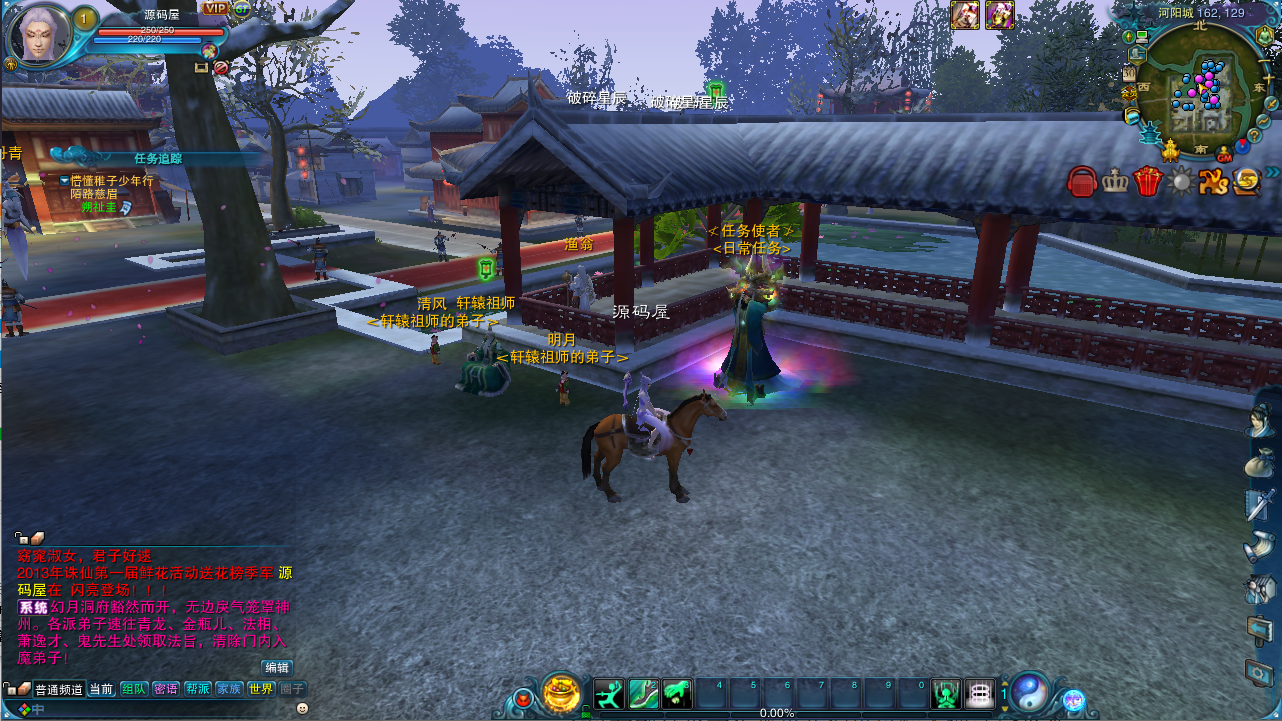Open the 密语 whisper channel
This screenshot has height=721, width=1282.
pyautogui.click(x=166, y=689)
